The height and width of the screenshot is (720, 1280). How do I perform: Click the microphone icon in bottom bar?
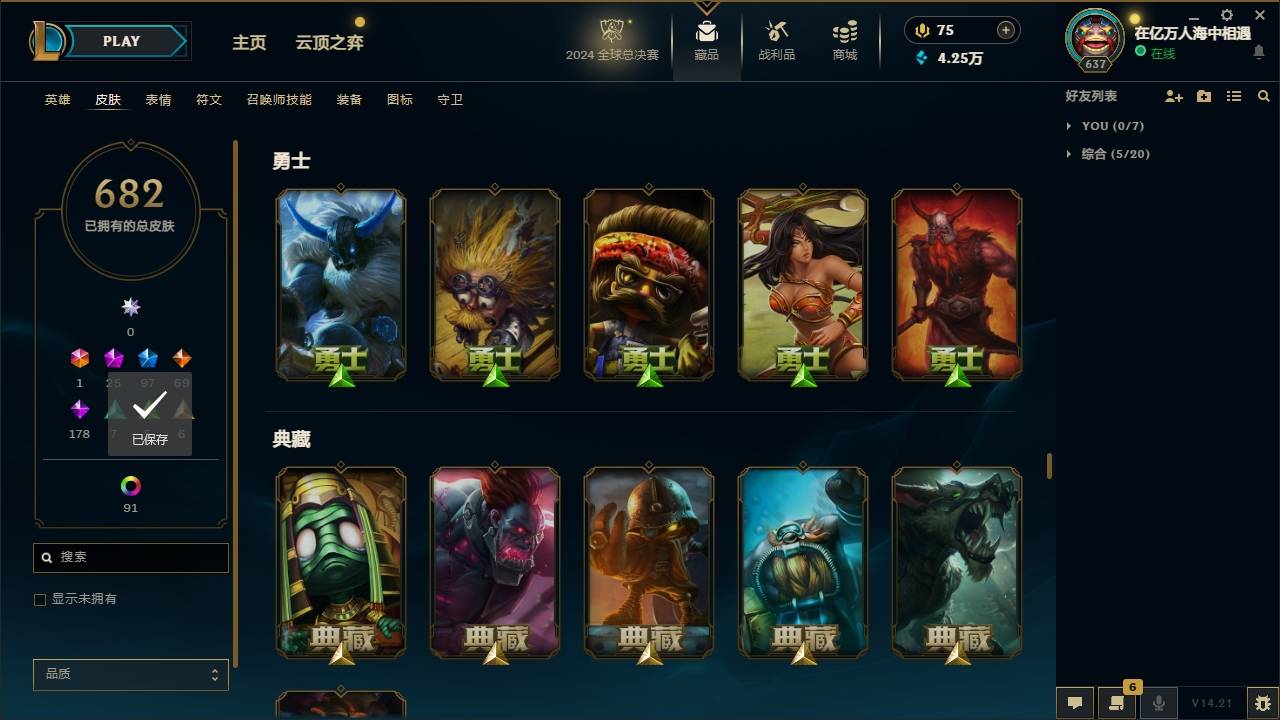(1157, 703)
